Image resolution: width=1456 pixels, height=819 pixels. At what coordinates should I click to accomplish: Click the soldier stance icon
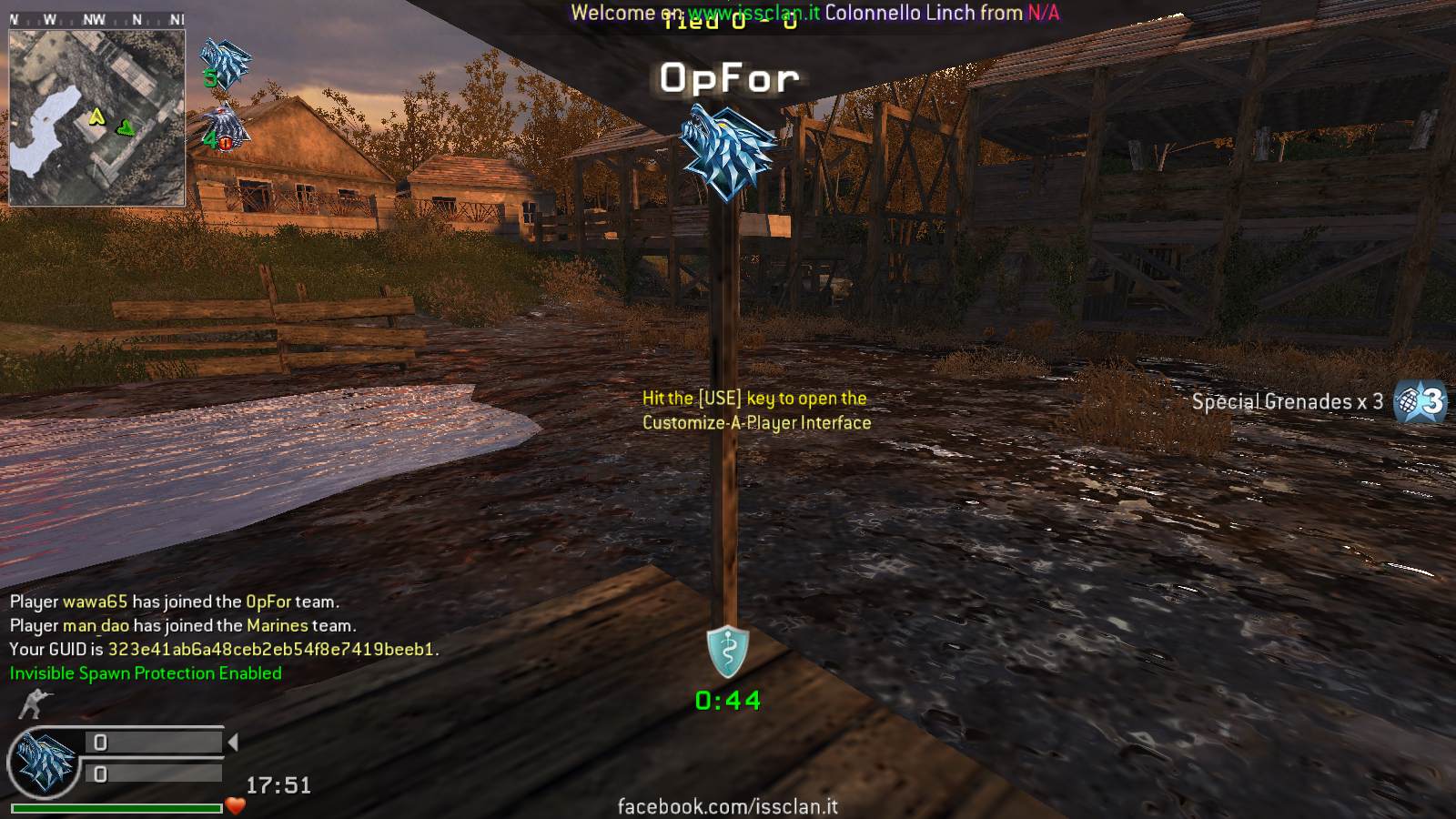coord(35,703)
